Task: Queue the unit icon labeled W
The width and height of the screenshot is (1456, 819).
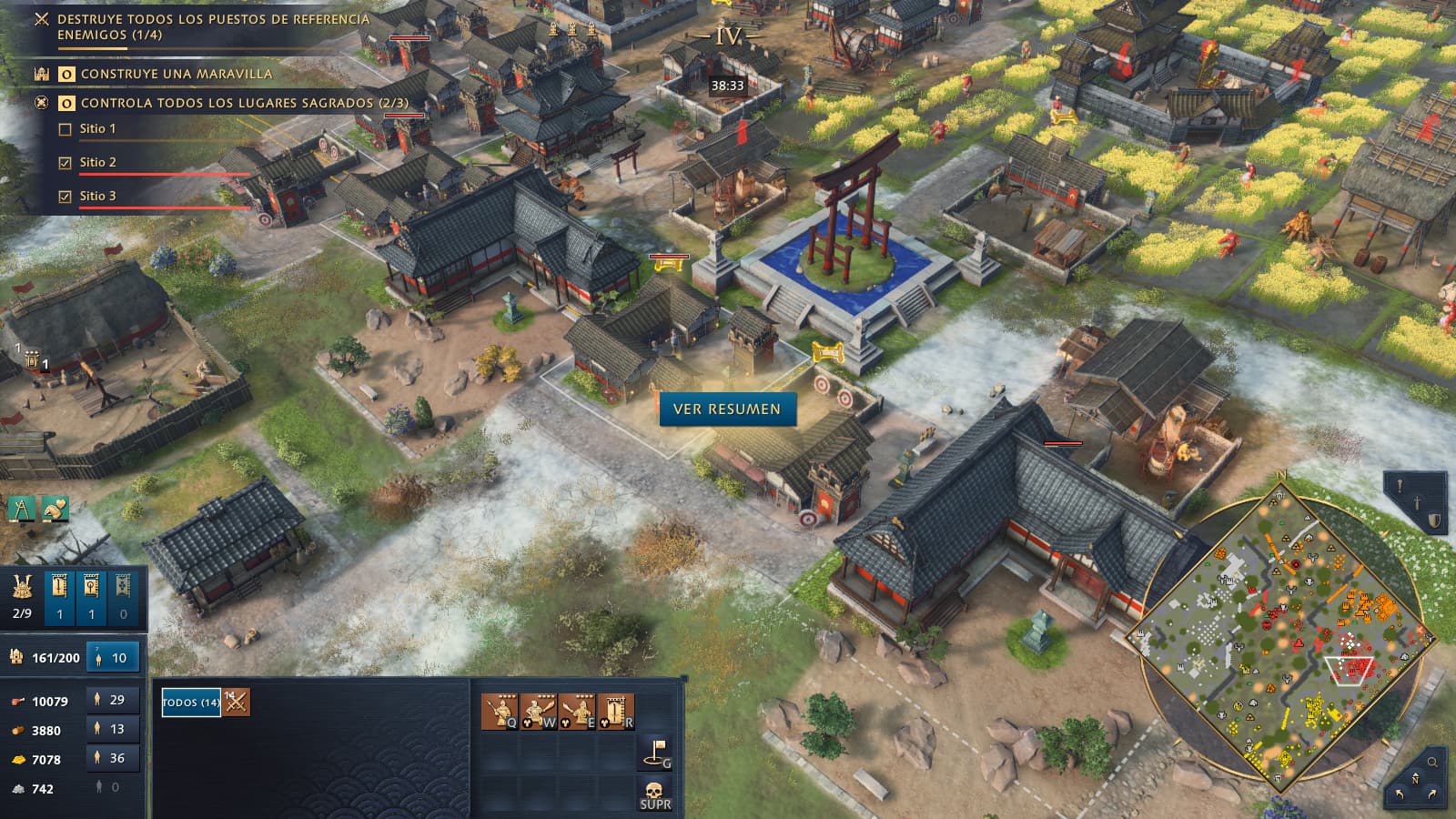Action: 538,712
